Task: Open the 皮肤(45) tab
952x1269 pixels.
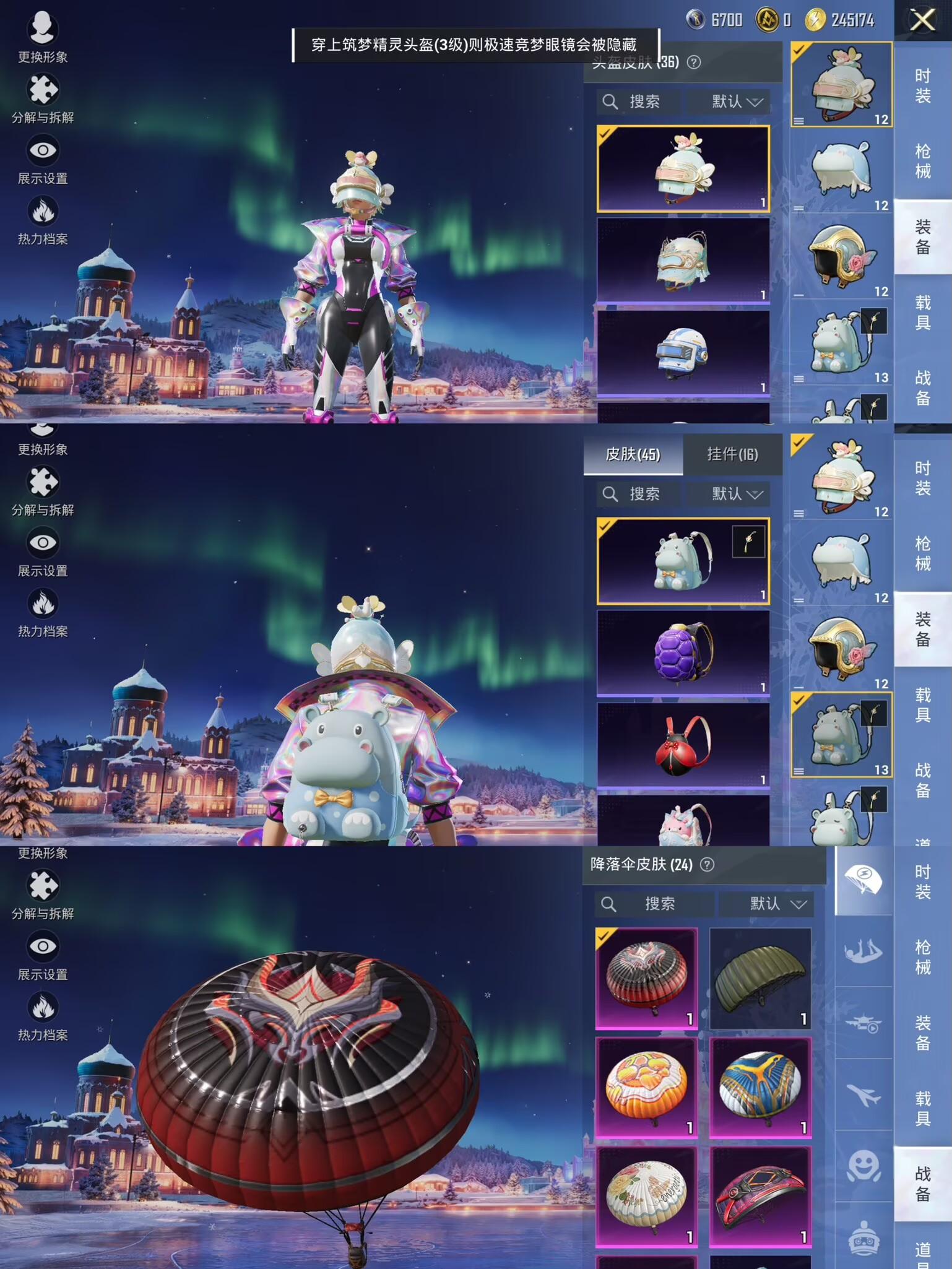Action: click(633, 455)
